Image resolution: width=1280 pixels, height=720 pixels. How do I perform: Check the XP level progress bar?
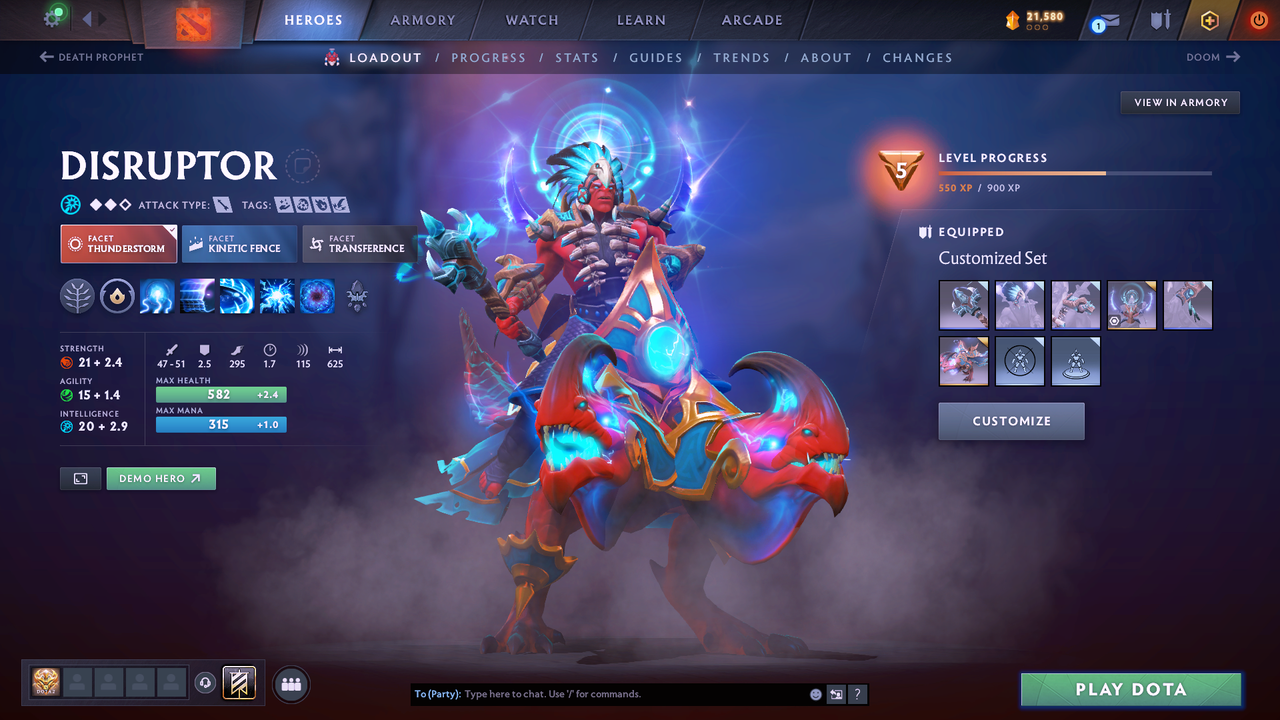[x=1075, y=172]
